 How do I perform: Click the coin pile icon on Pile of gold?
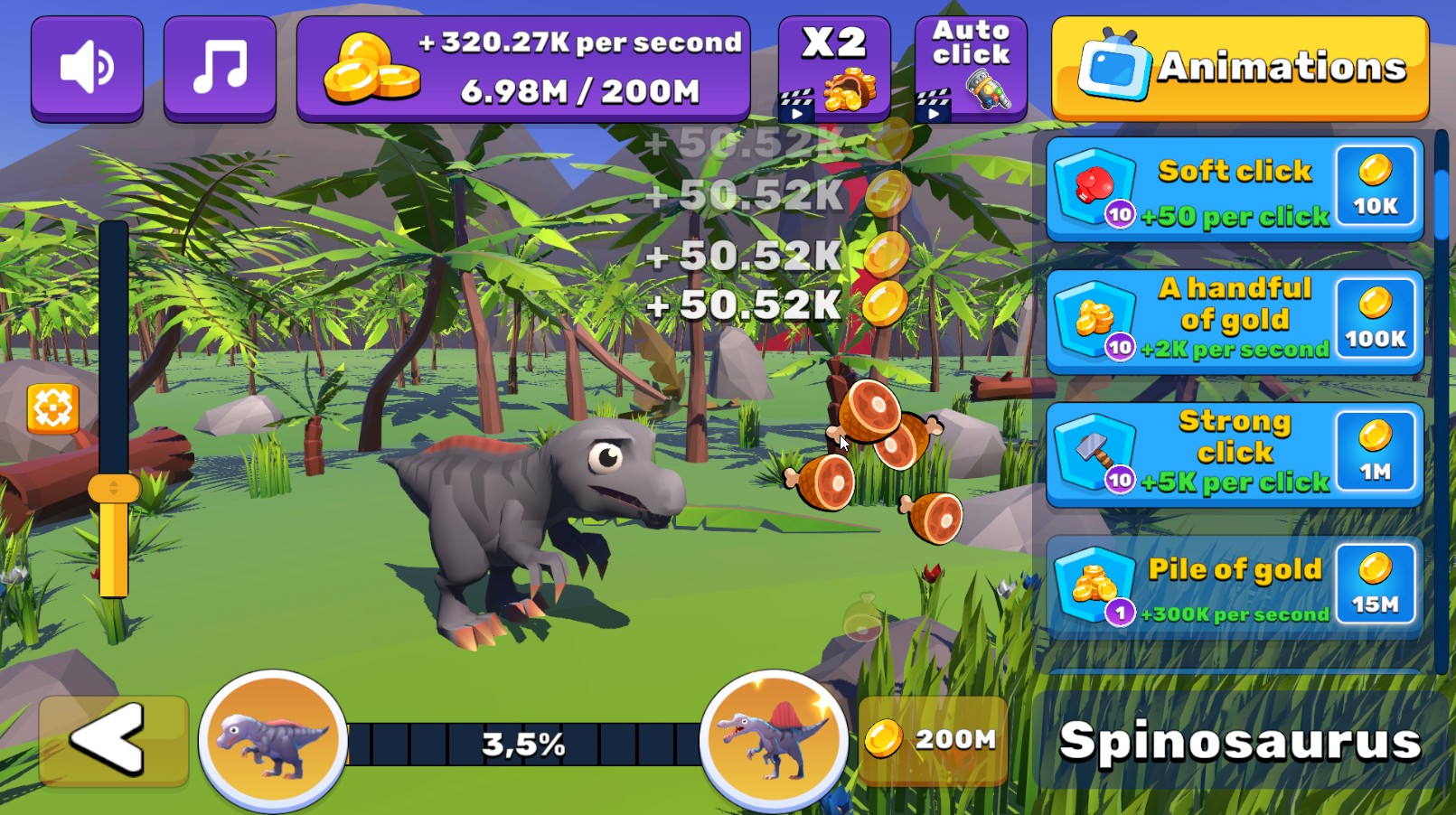(1094, 583)
